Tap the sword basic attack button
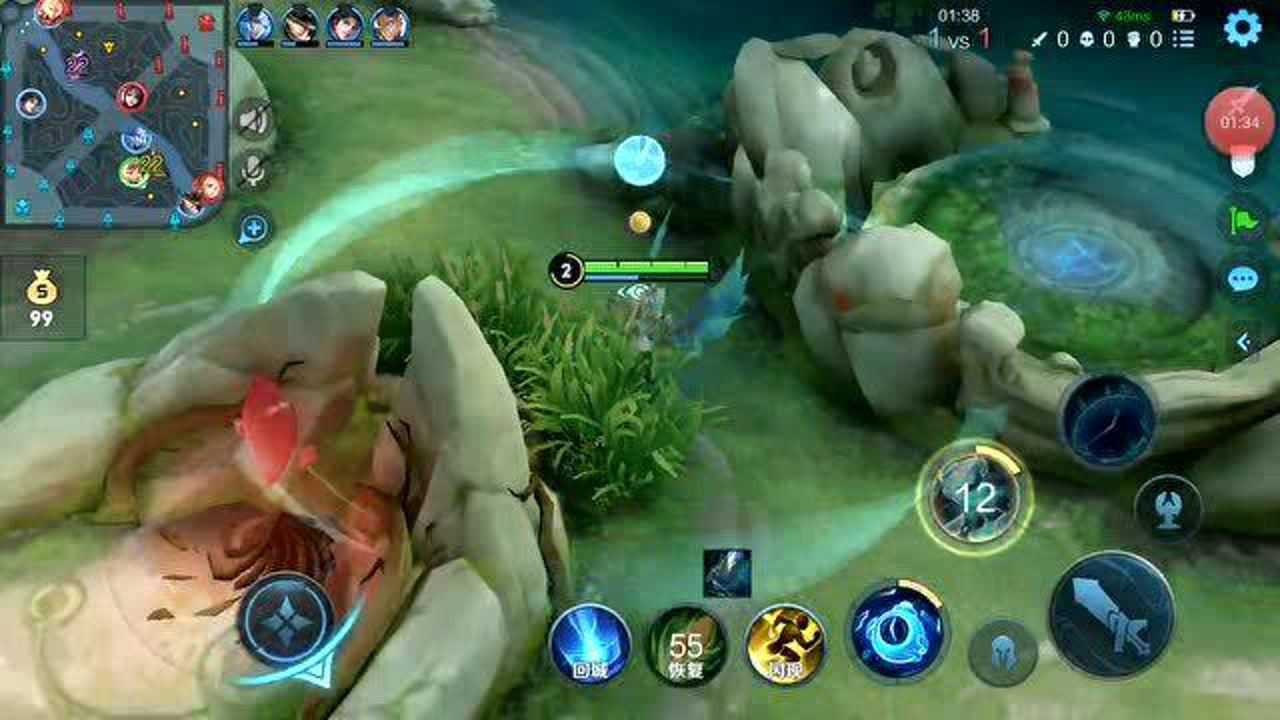This screenshot has width=1280, height=720. coord(1111,615)
